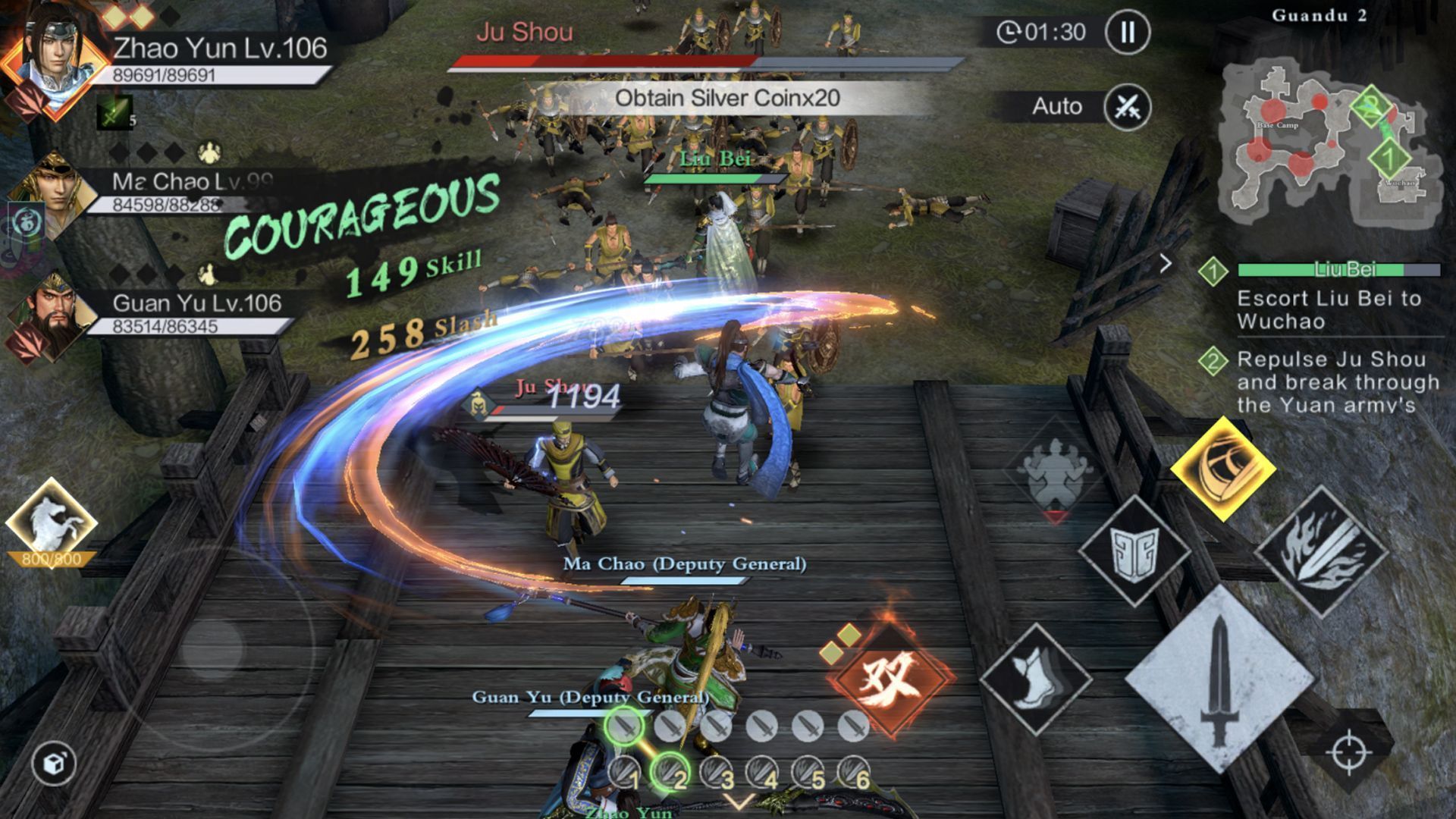Use the golden wave skill
This screenshot has width=1456, height=819.
[x=1222, y=468]
